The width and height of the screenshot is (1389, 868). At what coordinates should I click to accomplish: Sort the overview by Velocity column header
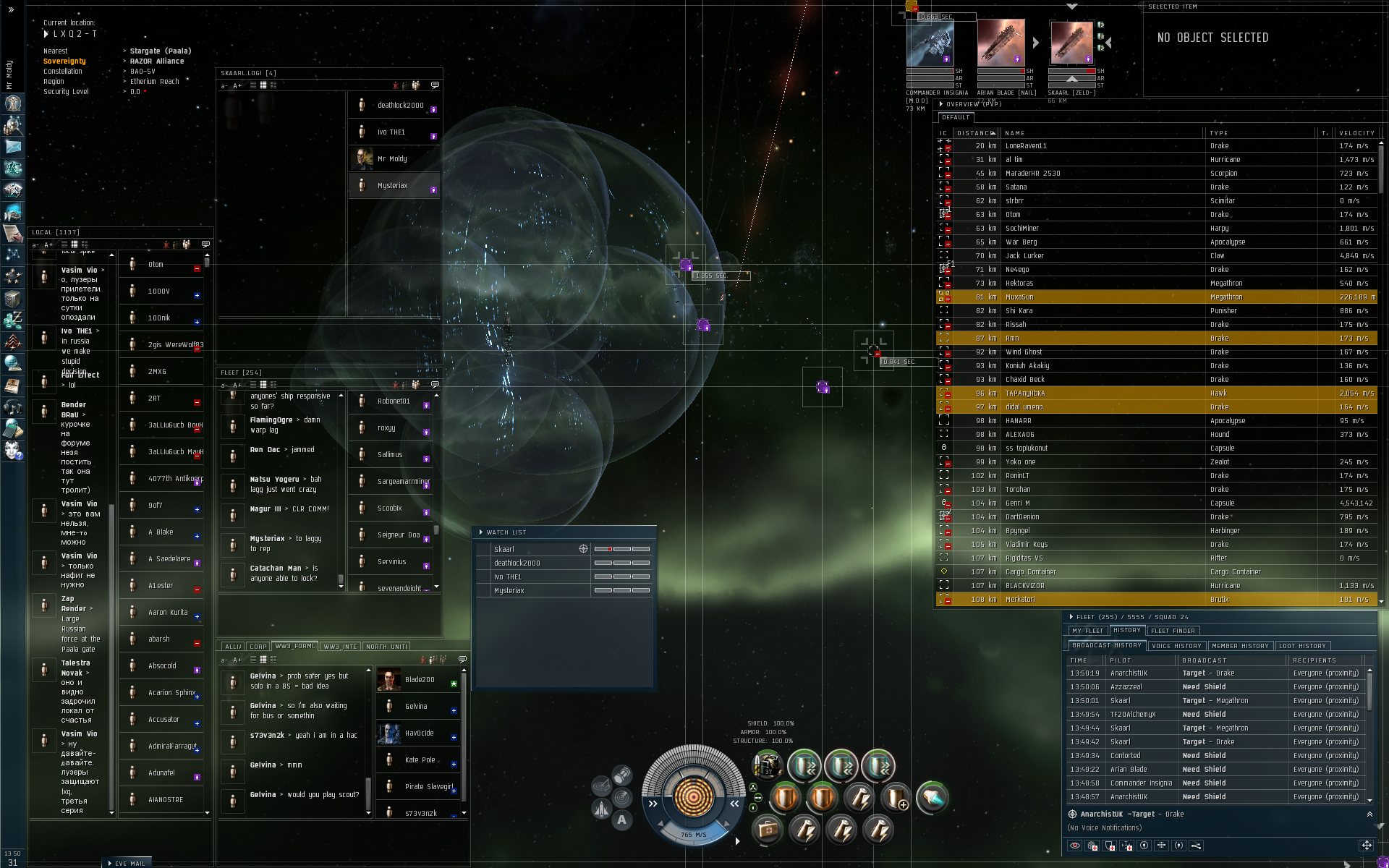1356,133
